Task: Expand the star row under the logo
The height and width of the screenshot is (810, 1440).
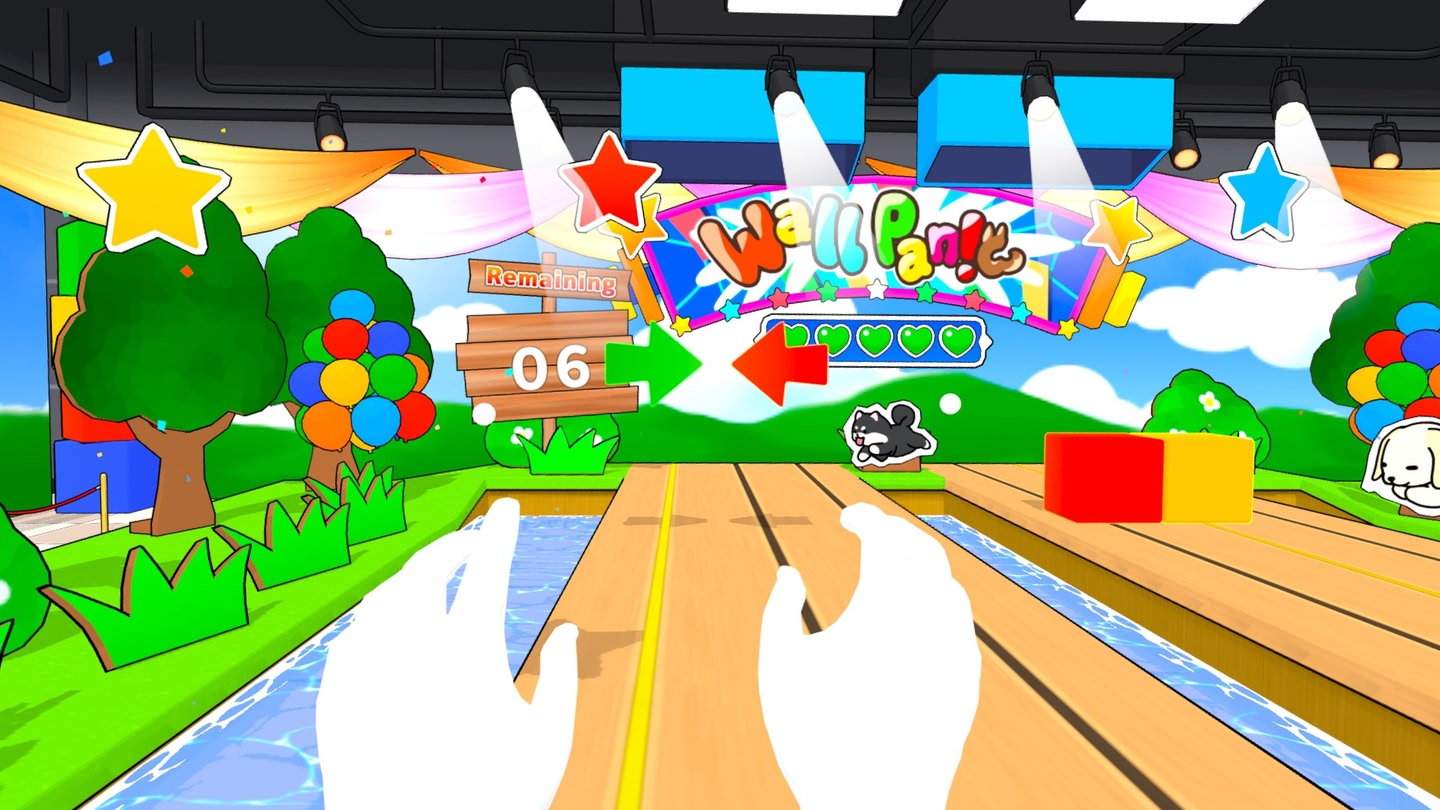Action: click(x=875, y=296)
